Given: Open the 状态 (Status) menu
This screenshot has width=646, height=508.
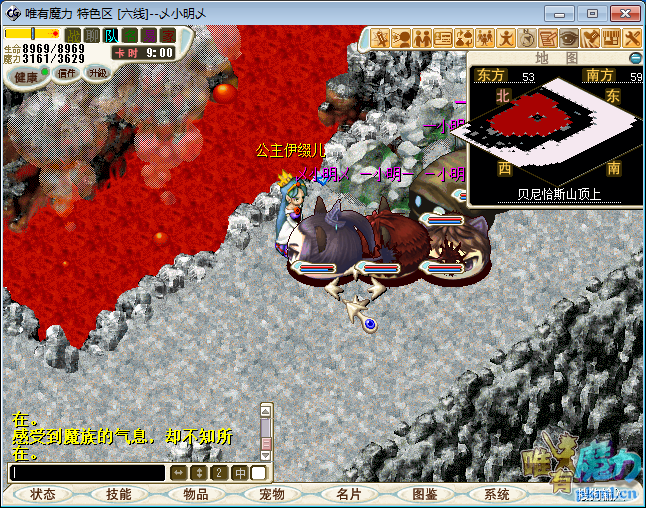Looking at the screenshot, I should 43,494.
